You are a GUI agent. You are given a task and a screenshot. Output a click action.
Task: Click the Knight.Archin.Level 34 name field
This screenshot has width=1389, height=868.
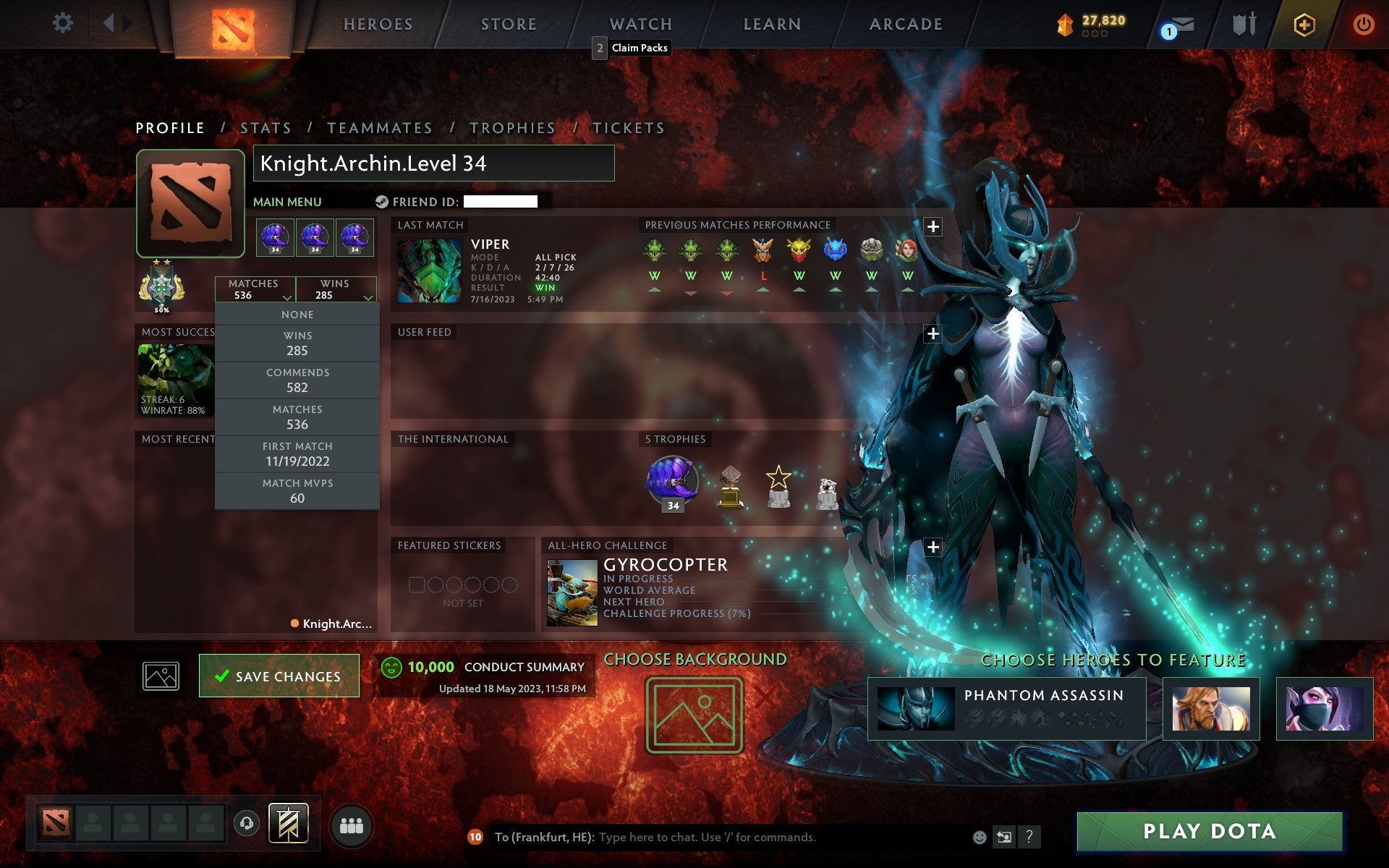click(x=434, y=164)
